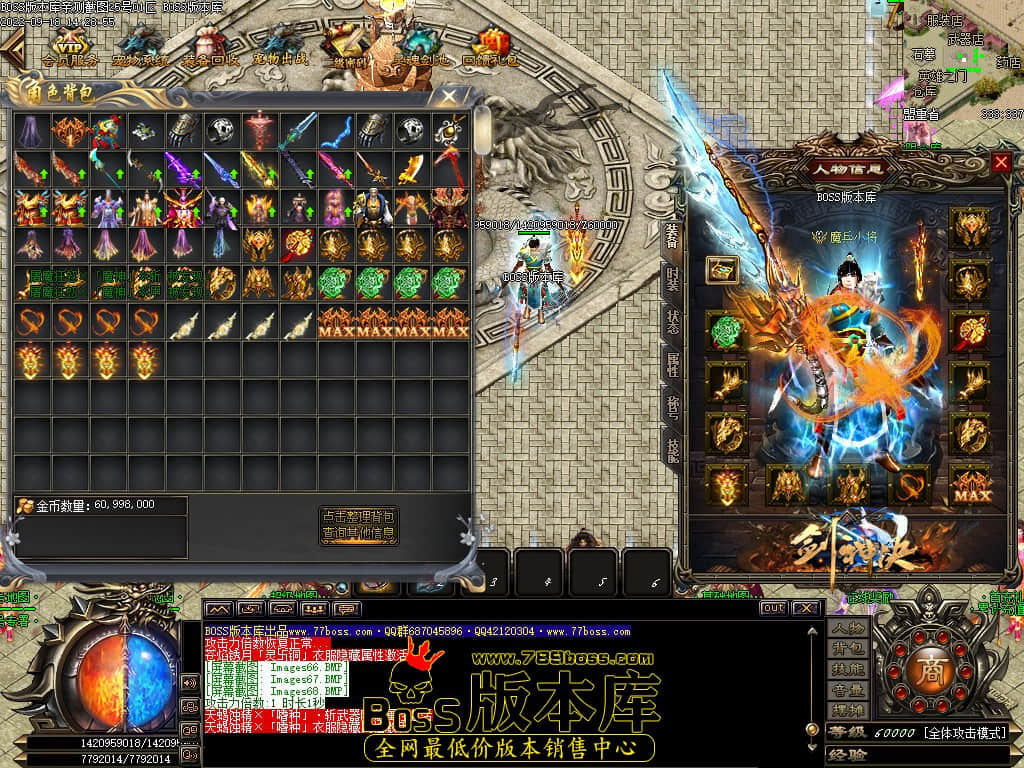Switch to the 状态 status tab

tap(673, 322)
